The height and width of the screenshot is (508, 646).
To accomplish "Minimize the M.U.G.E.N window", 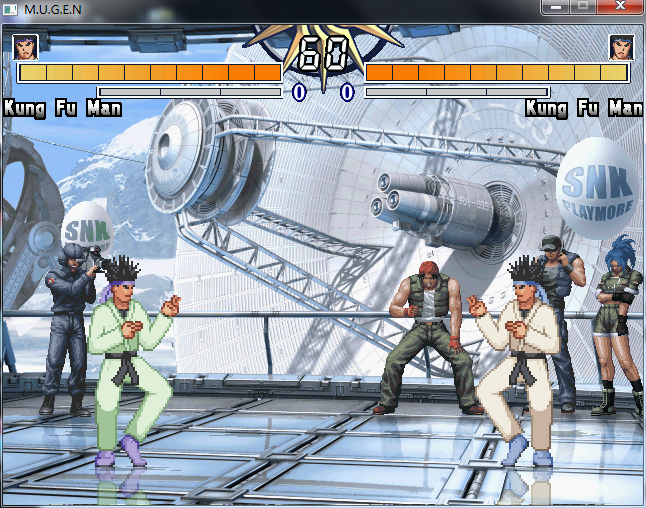I will tap(556, 6).
